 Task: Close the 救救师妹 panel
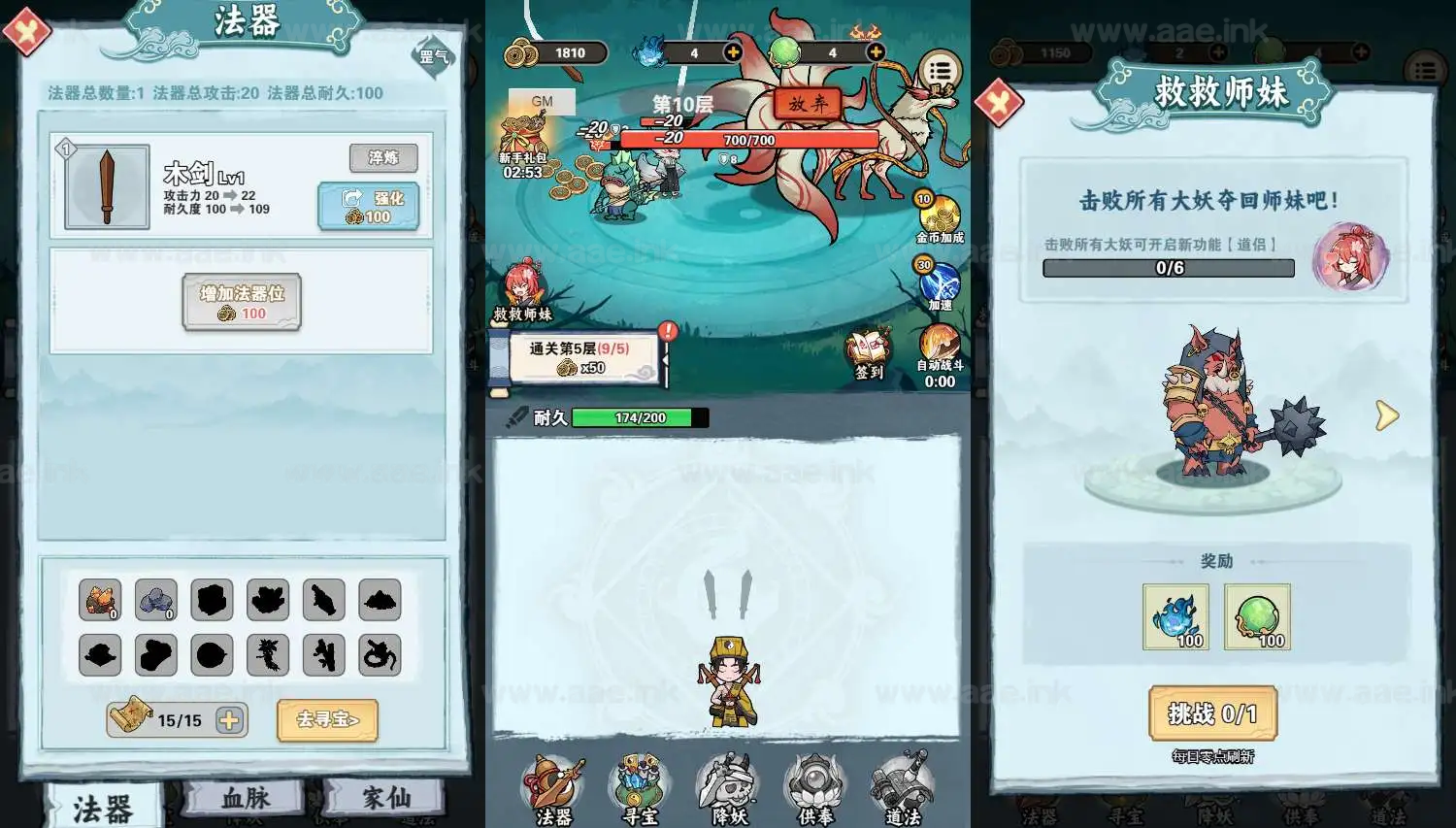click(x=999, y=103)
